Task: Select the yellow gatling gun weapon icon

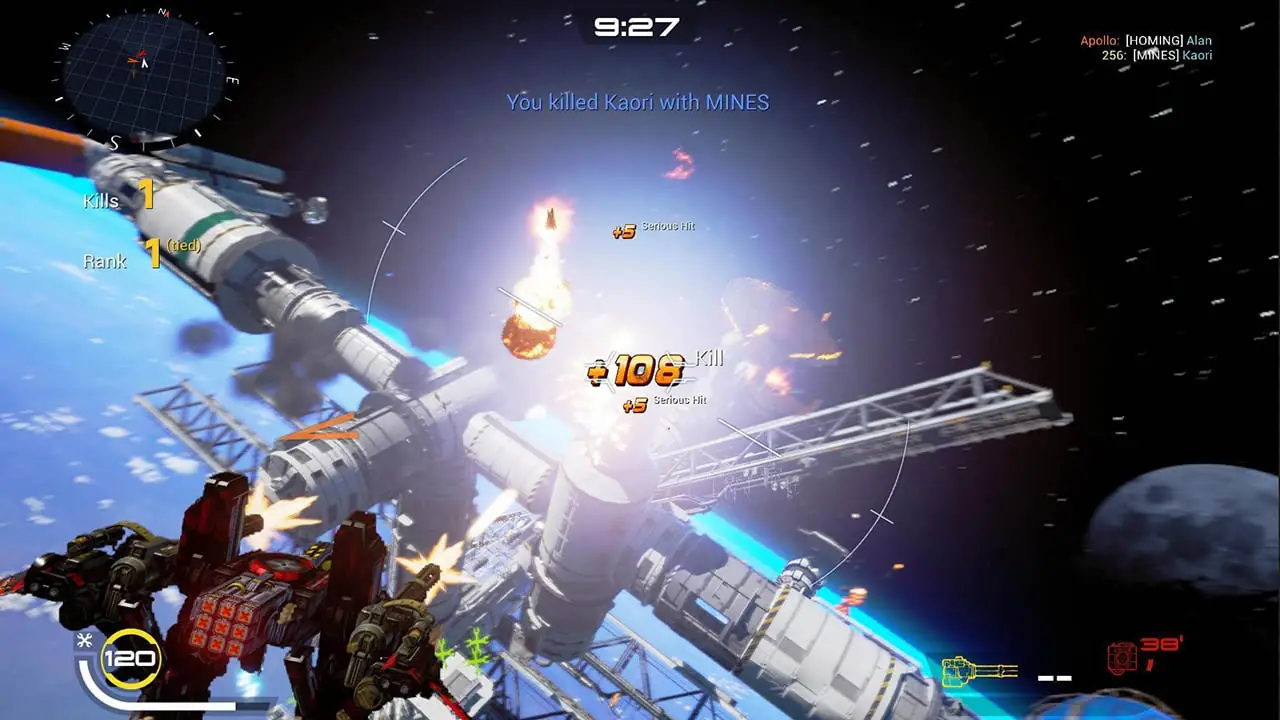Action: pos(979,672)
